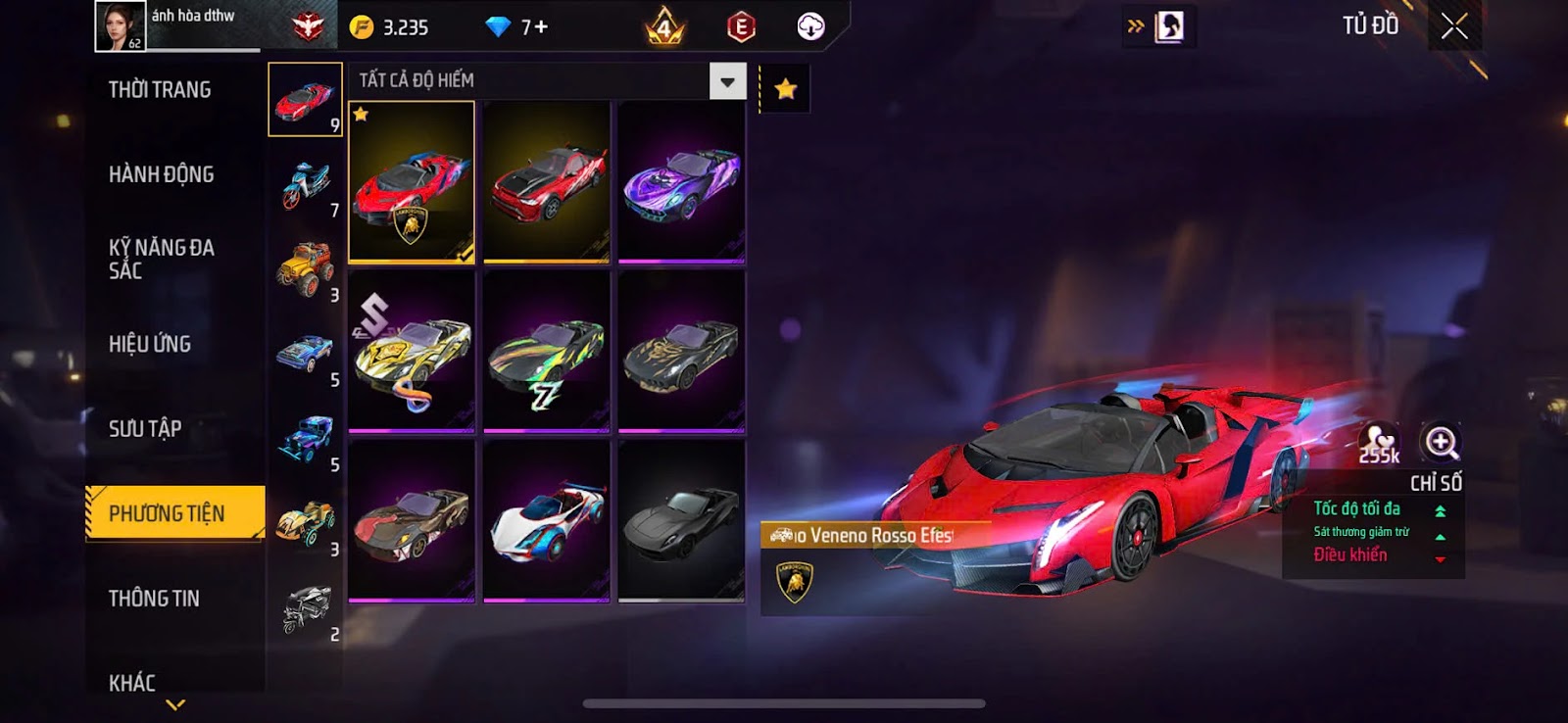
Task: Choose the monster truck vehicle type
Action: tap(306, 267)
